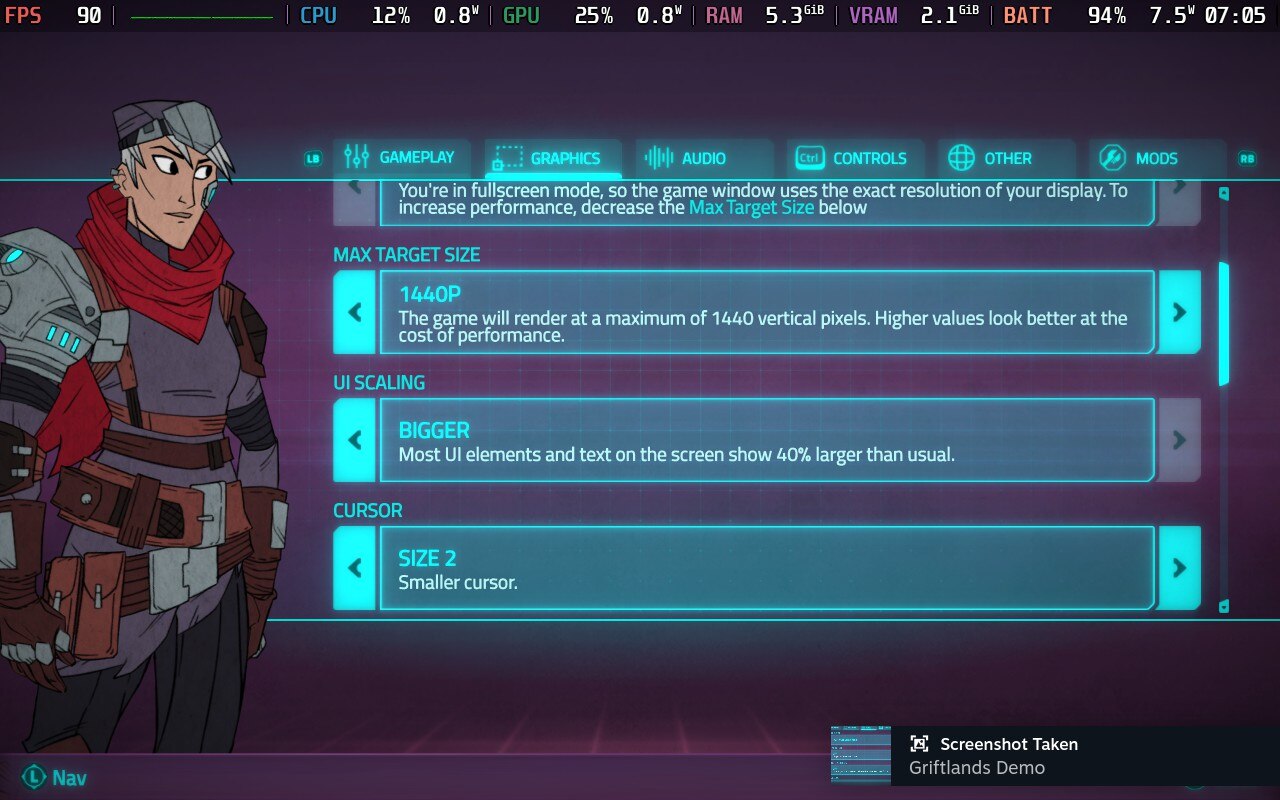Screen dimensions: 1280x800
Task: Select the Size 2 cursor option row
Action: [766, 568]
